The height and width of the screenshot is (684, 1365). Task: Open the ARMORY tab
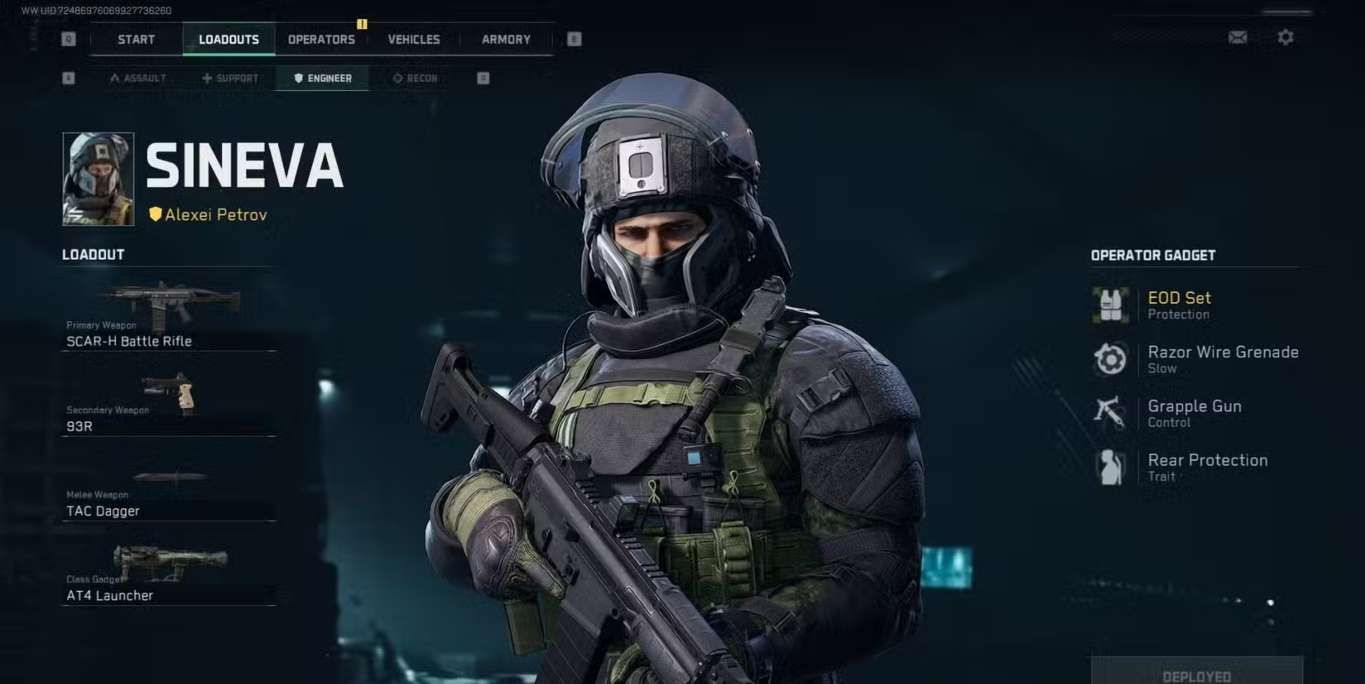(506, 39)
